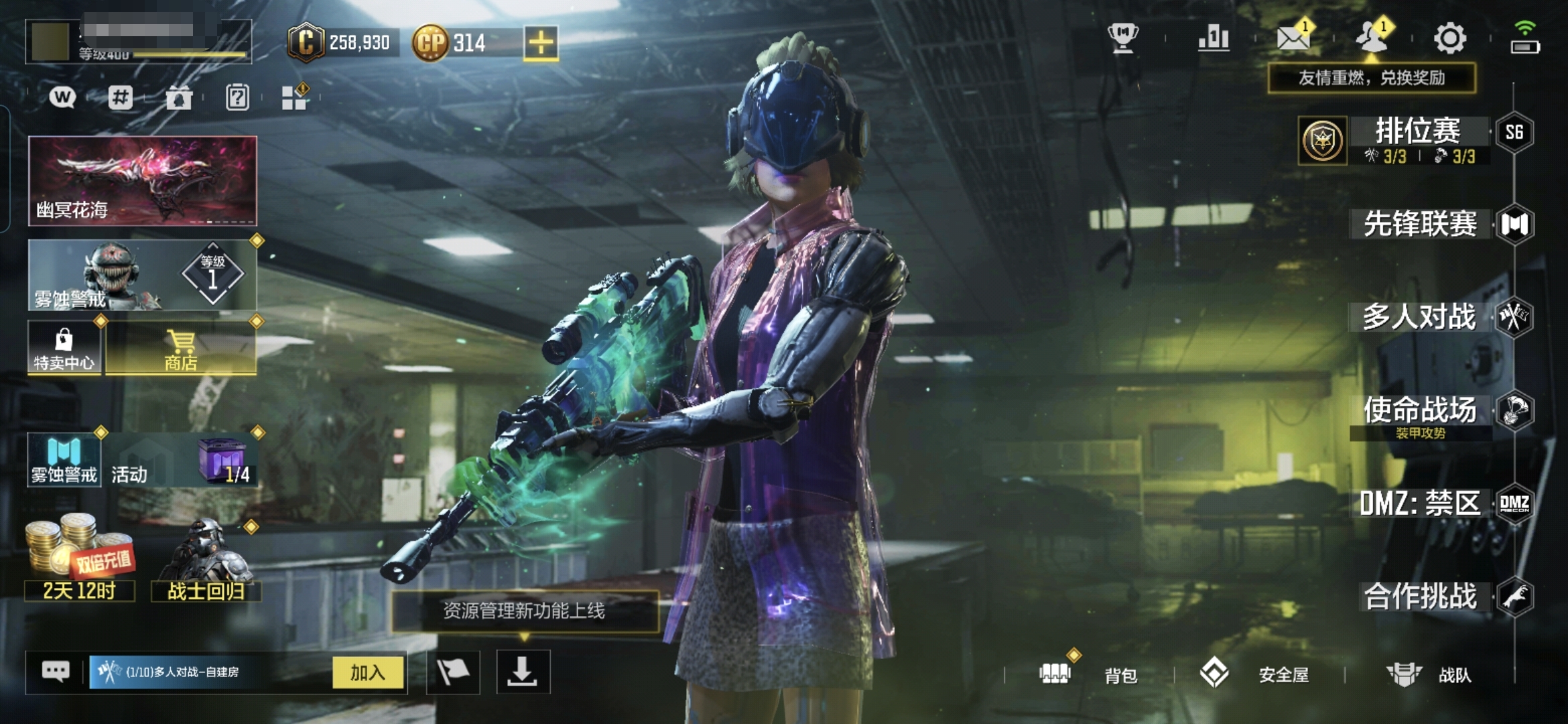Open the leaderboard bar chart icon
The width and height of the screenshot is (1568, 724).
click(1214, 38)
